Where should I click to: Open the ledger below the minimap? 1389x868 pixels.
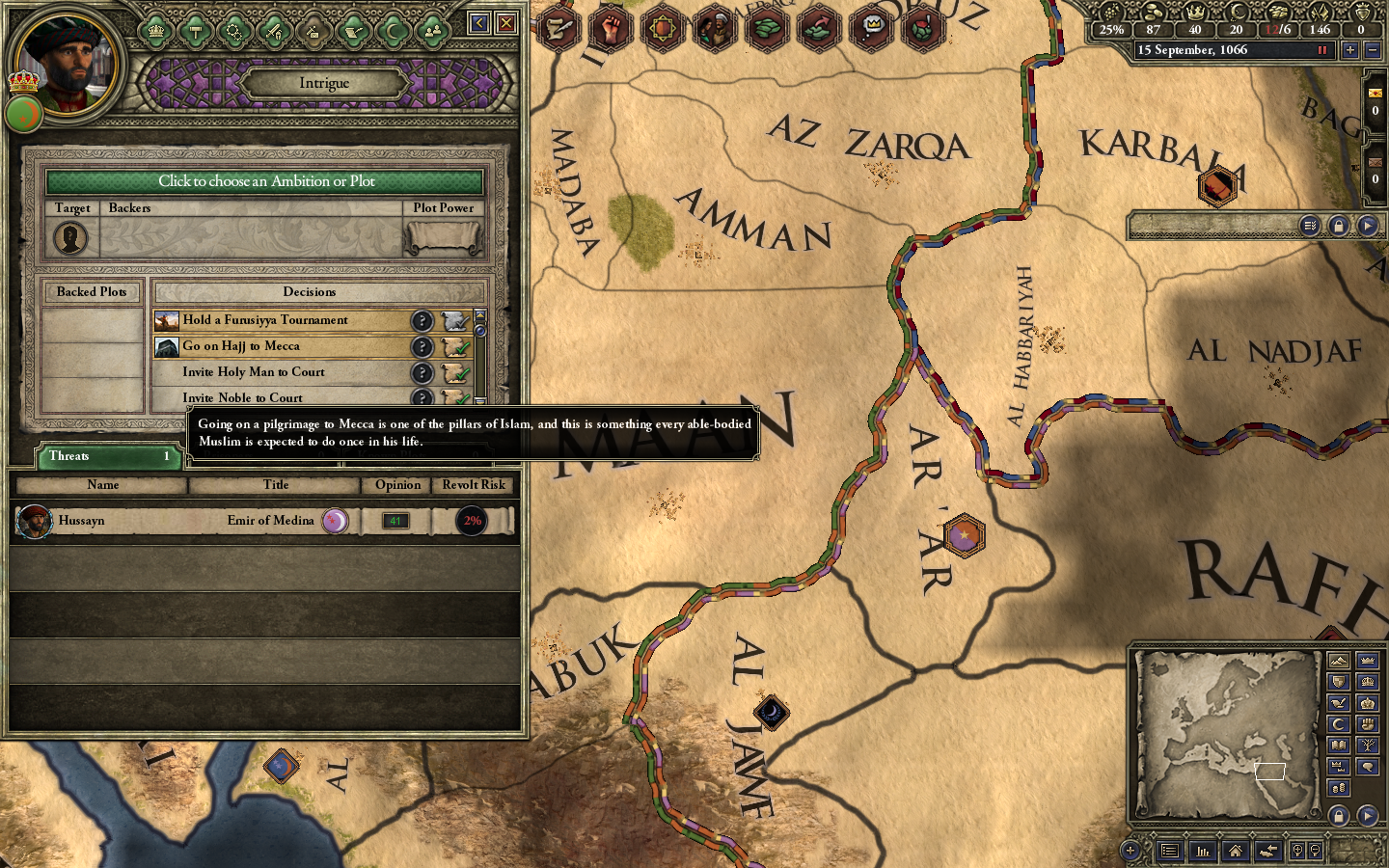click(x=1169, y=851)
